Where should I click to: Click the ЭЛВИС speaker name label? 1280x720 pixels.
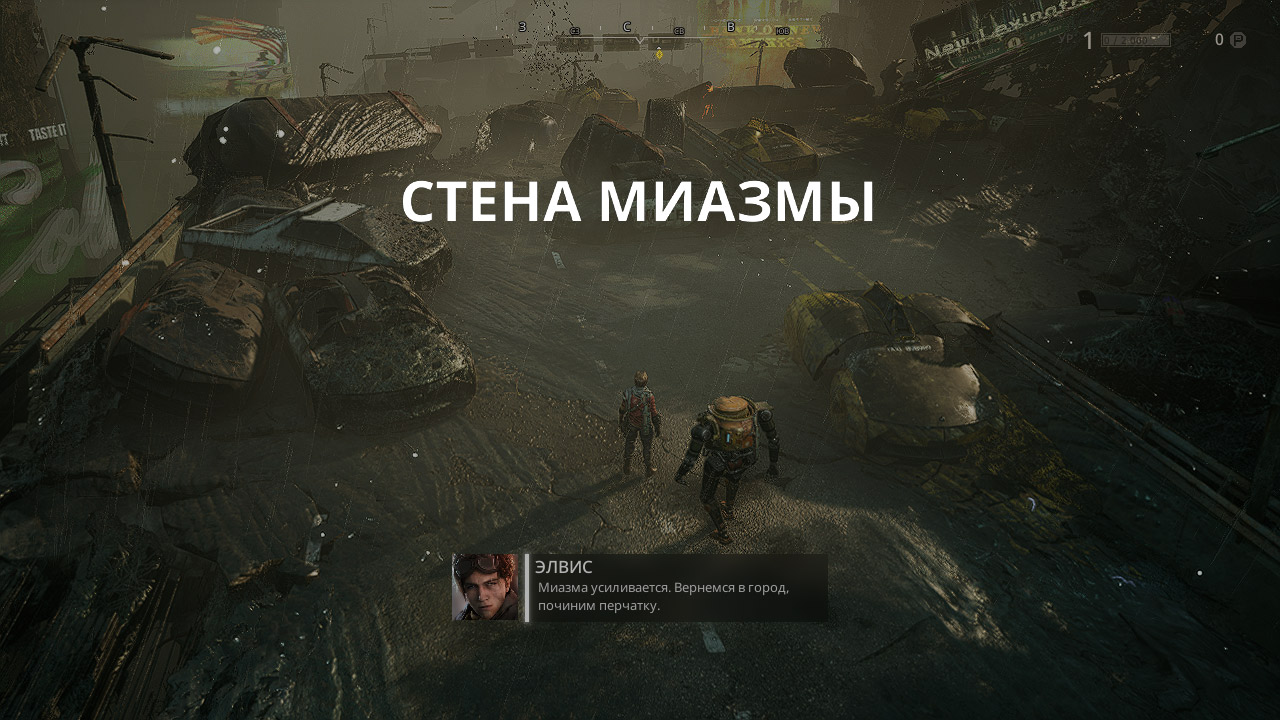click(x=562, y=566)
